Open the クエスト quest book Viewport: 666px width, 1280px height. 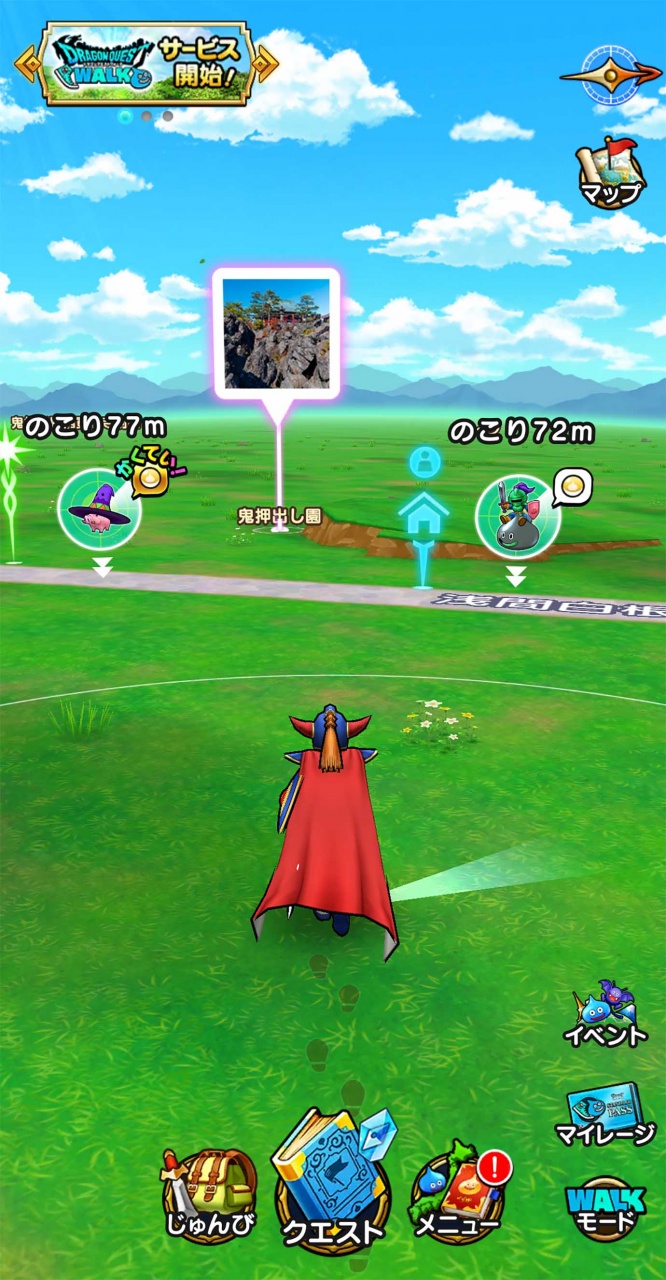pyautogui.click(x=333, y=1185)
